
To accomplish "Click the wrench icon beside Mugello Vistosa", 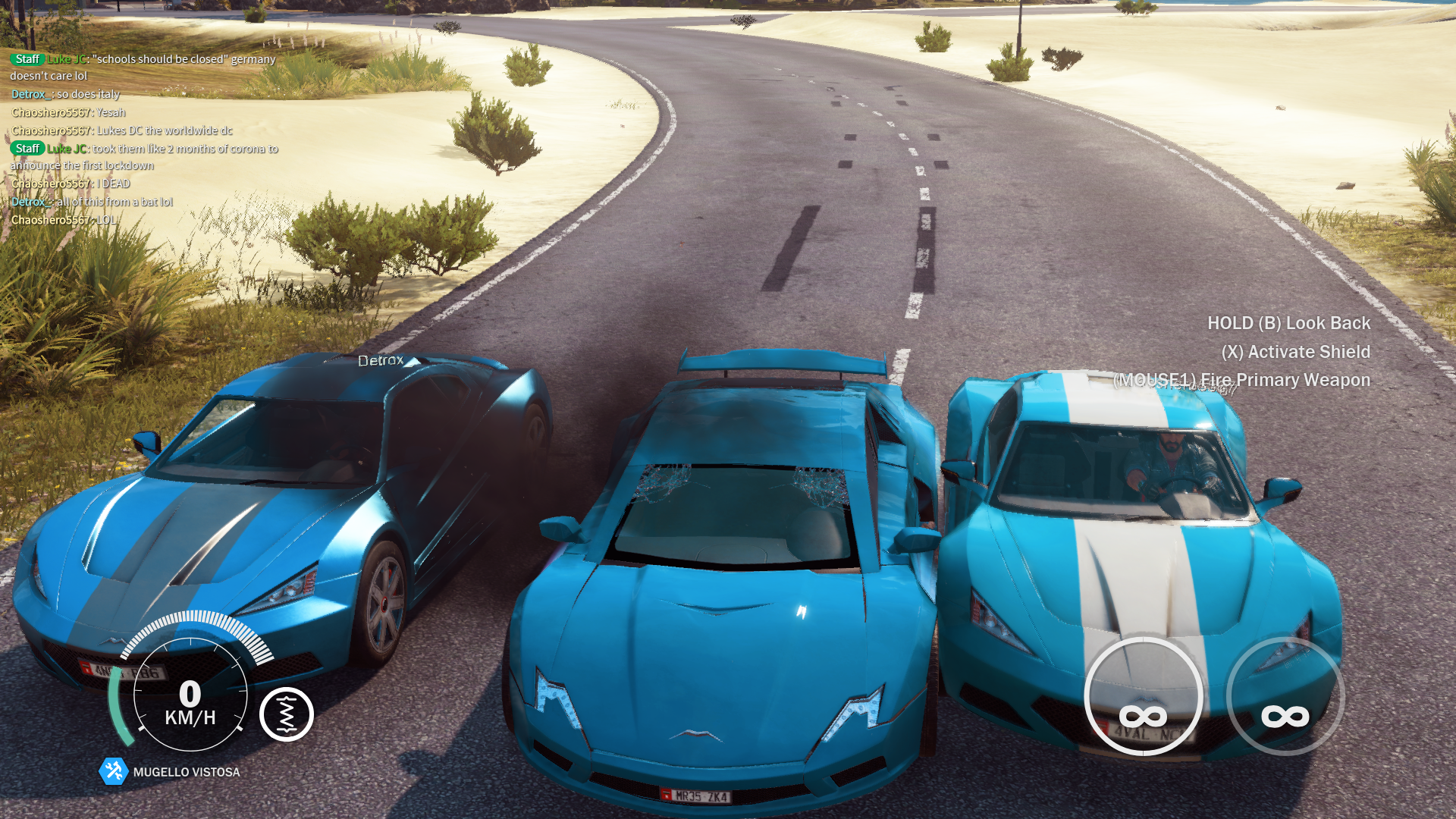I will [114, 771].
